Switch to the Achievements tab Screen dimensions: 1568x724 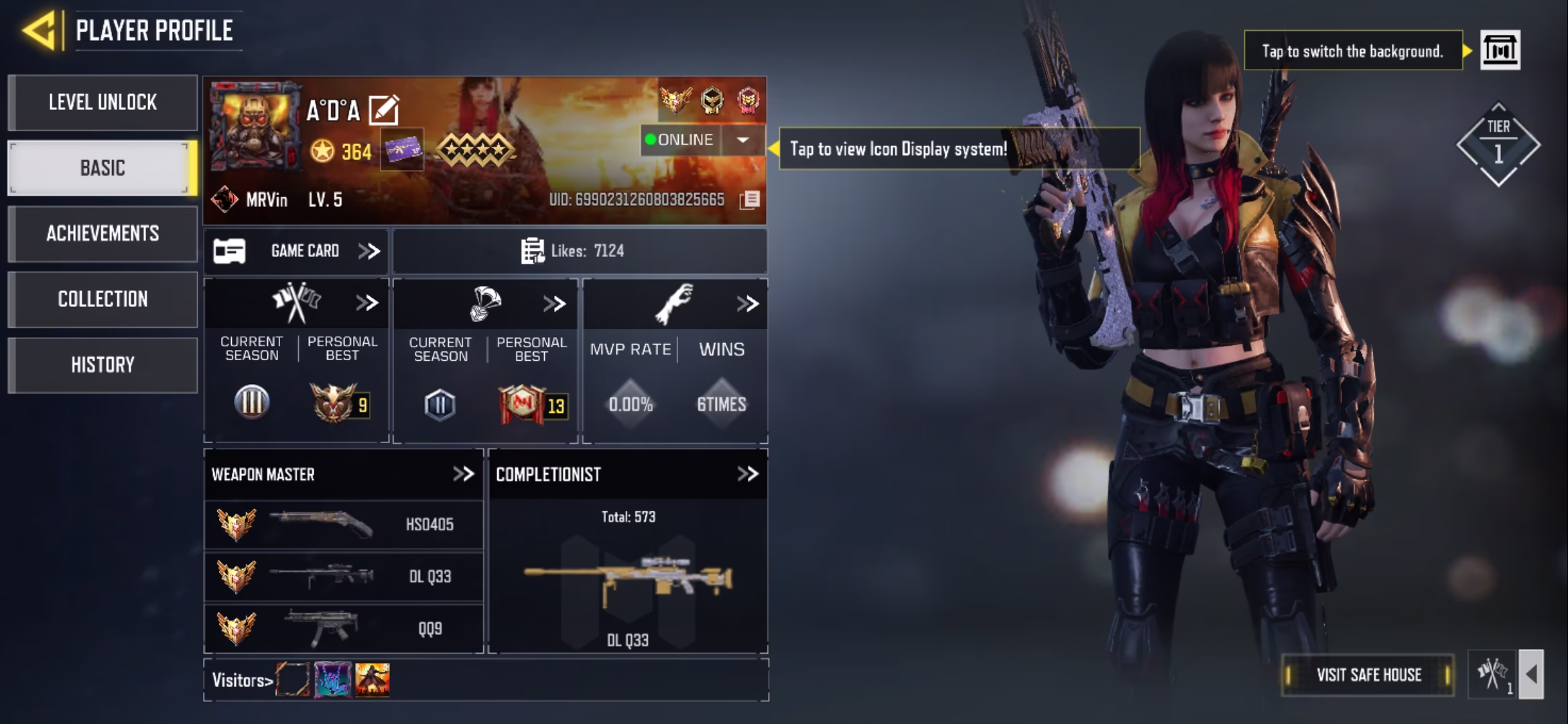coord(103,233)
